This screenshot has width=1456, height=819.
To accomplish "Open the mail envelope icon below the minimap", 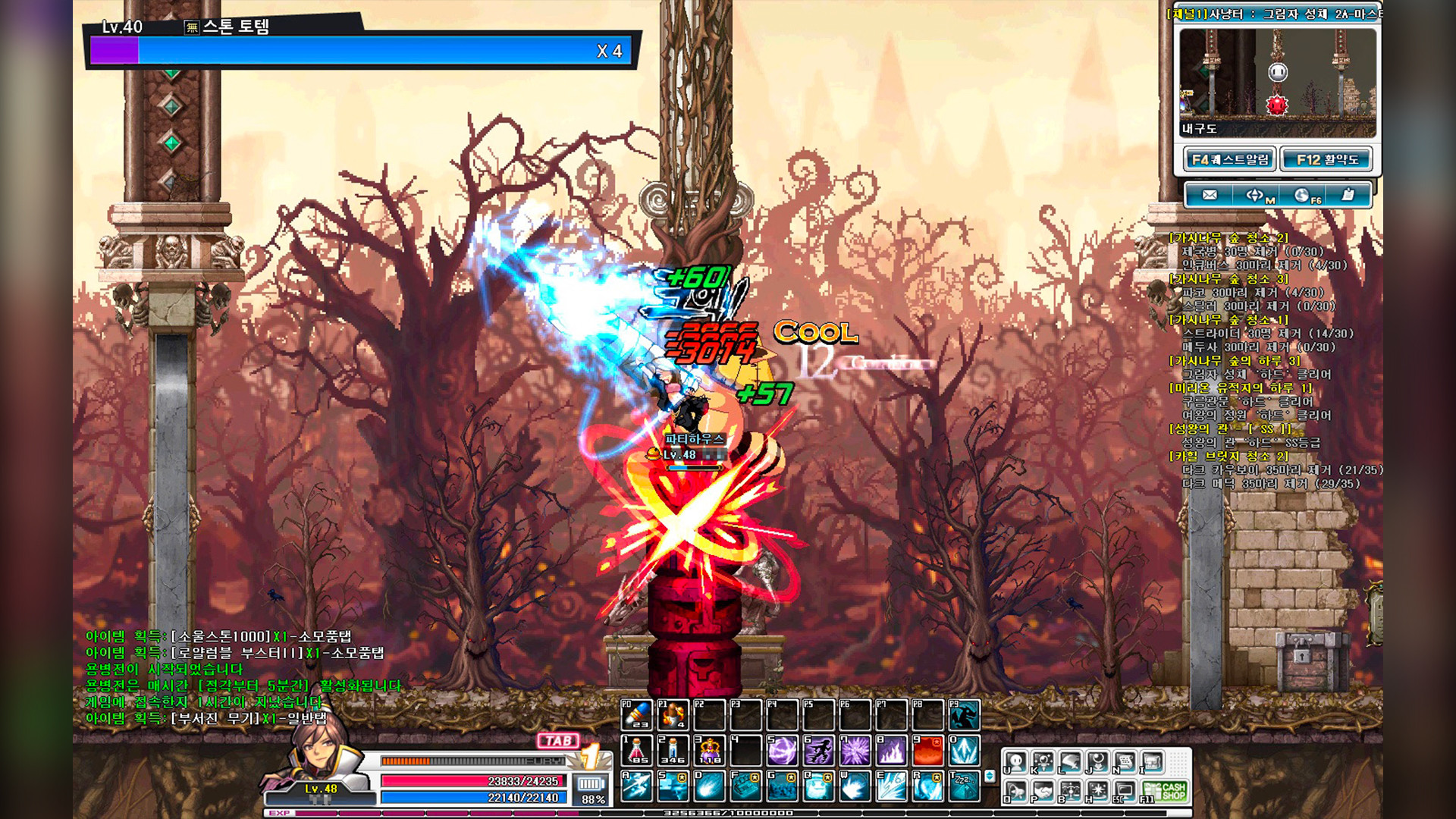I will 1210,195.
